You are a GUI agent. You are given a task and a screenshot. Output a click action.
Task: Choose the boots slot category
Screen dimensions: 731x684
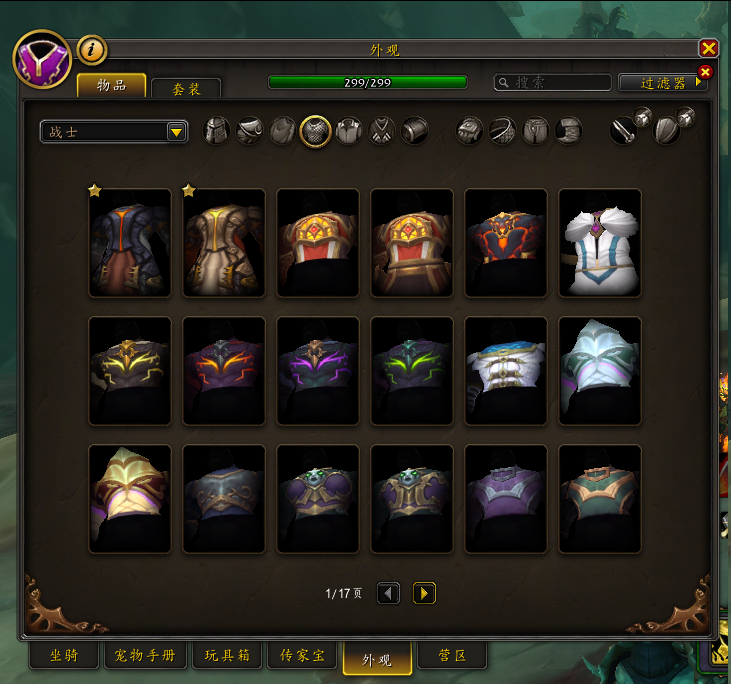569,131
